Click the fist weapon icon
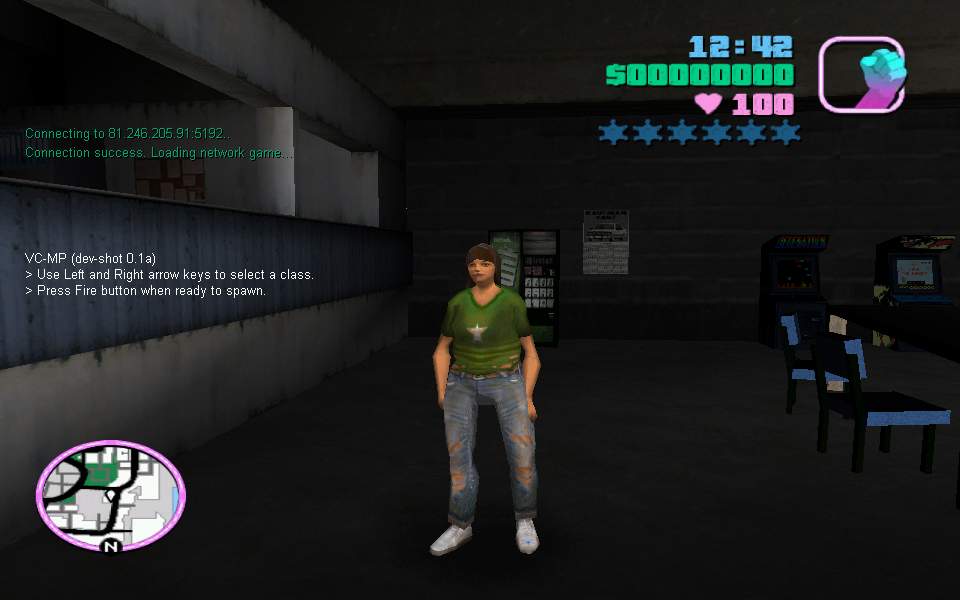The height and width of the screenshot is (600, 960). [862, 74]
